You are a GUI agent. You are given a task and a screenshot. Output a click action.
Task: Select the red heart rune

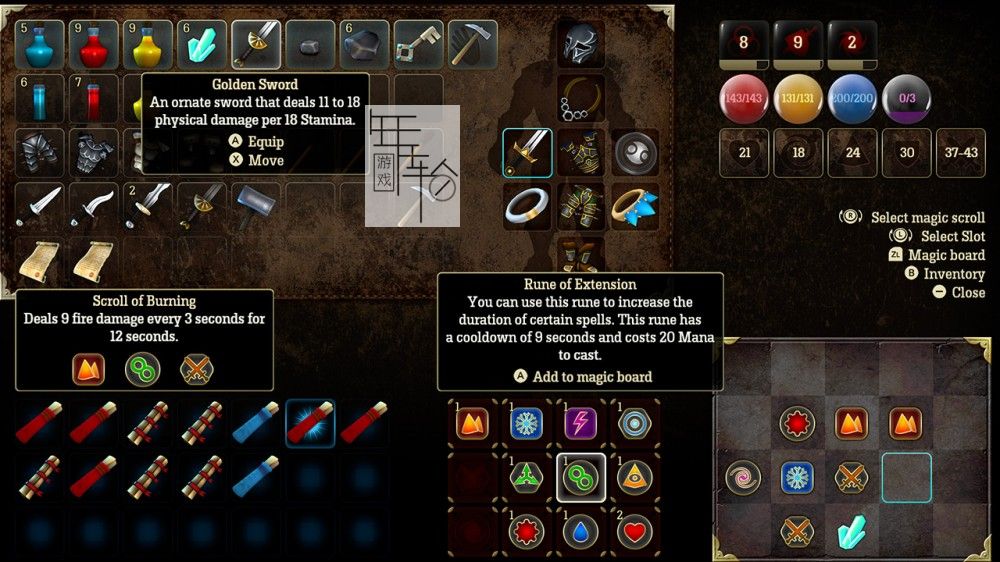click(x=635, y=531)
